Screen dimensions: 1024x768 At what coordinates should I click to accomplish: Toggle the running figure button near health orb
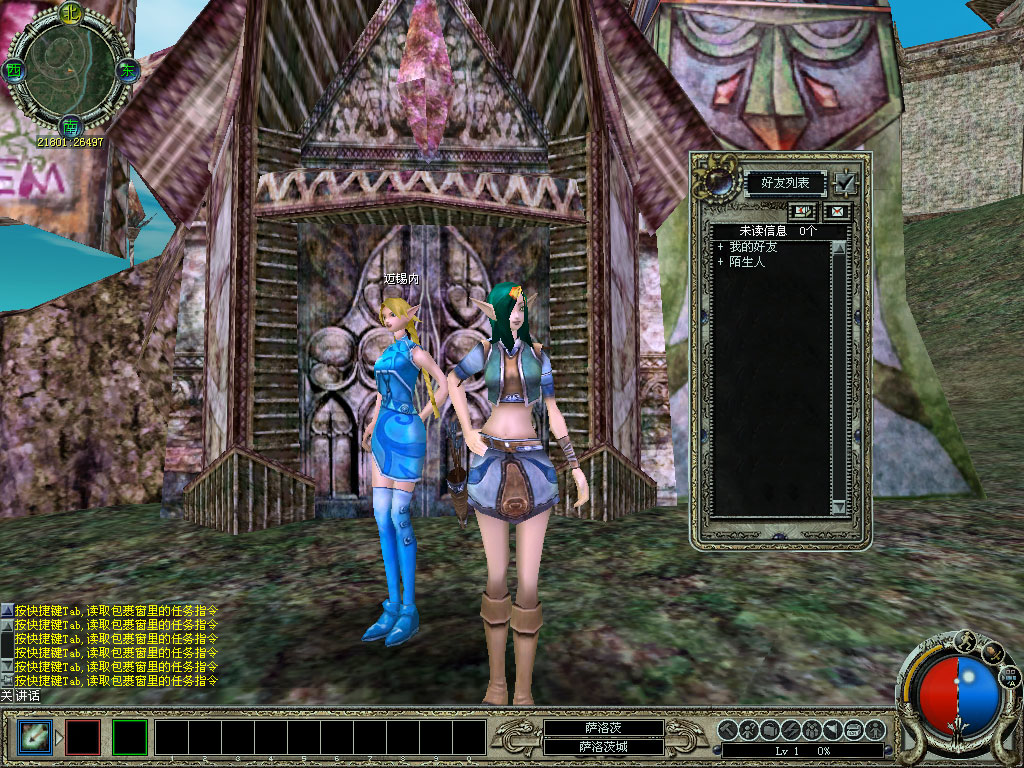coord(967,641)
